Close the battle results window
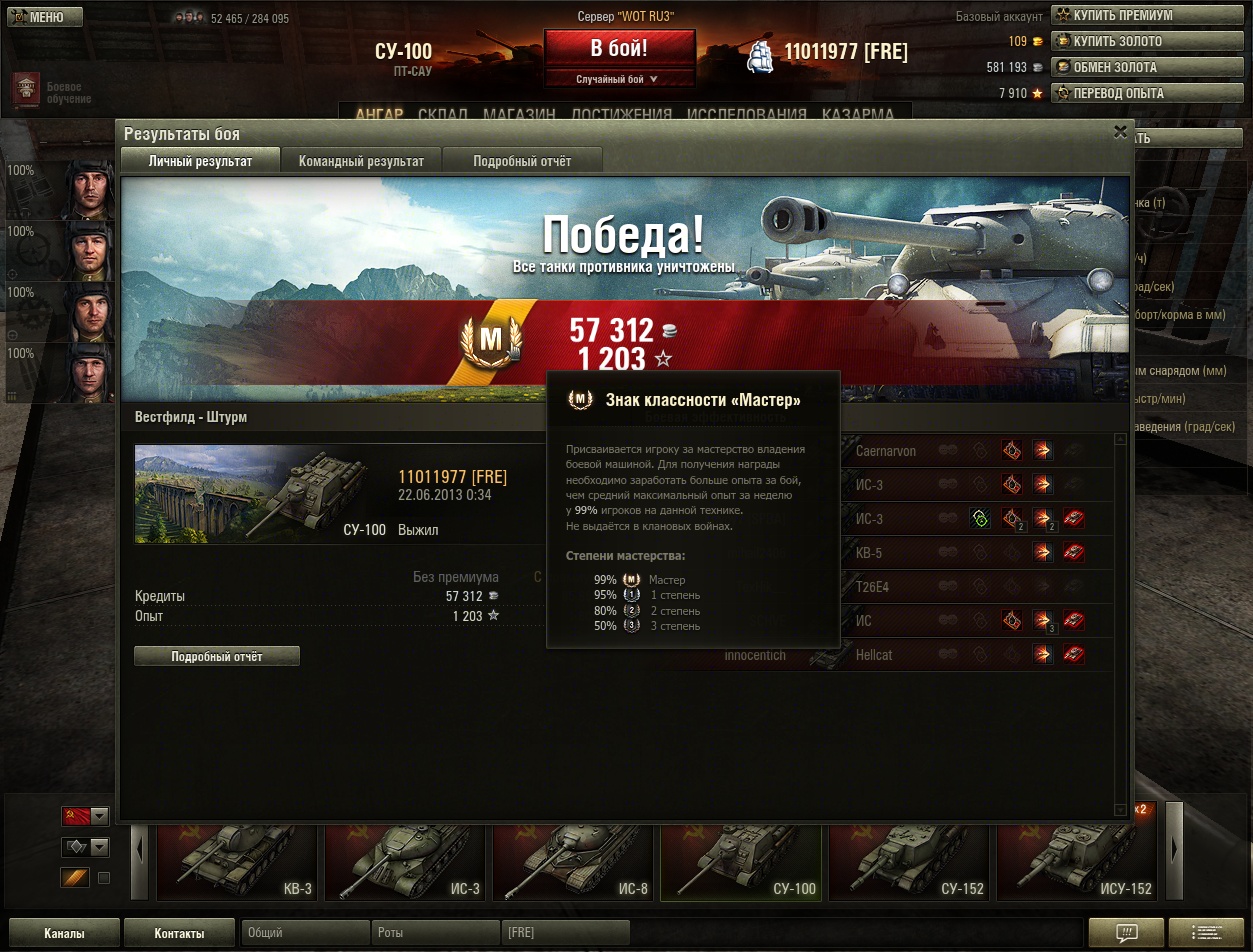This screenshot has height=952, width=1253. [x=1120, y=131]
